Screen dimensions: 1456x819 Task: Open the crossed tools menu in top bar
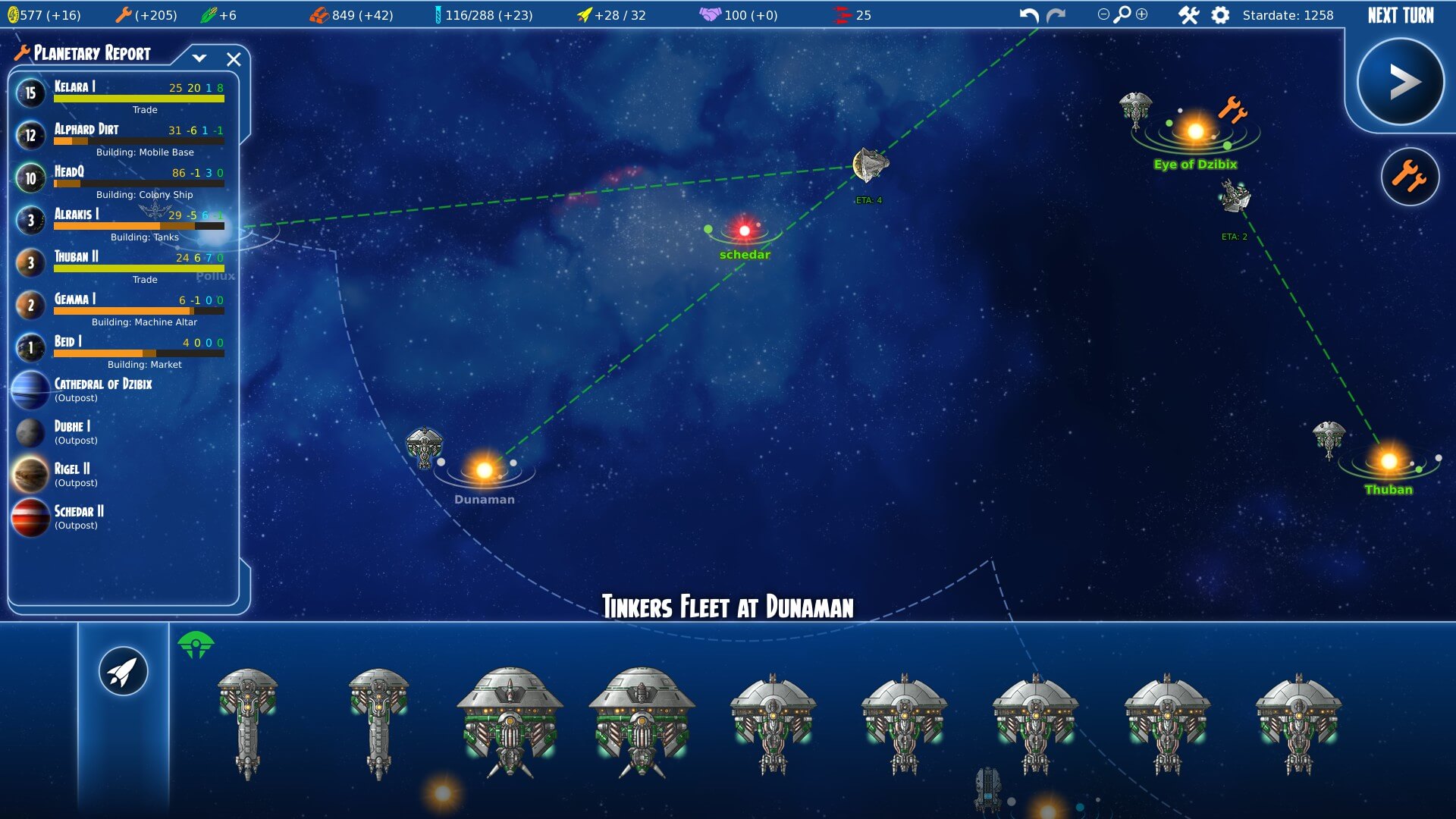coord(1188,15)
